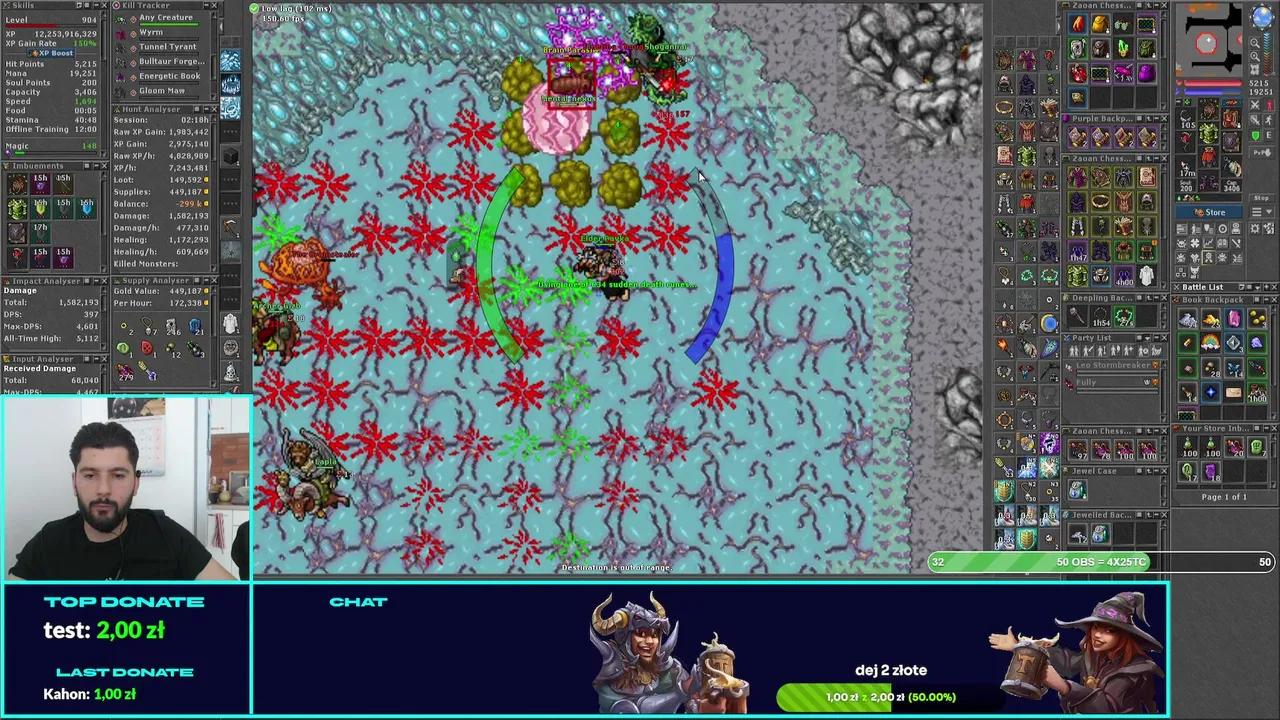This screenshot has width=1280, height=720.
Task: Collapse the Supply Analyser panel
Action: (x=206, y=280)
